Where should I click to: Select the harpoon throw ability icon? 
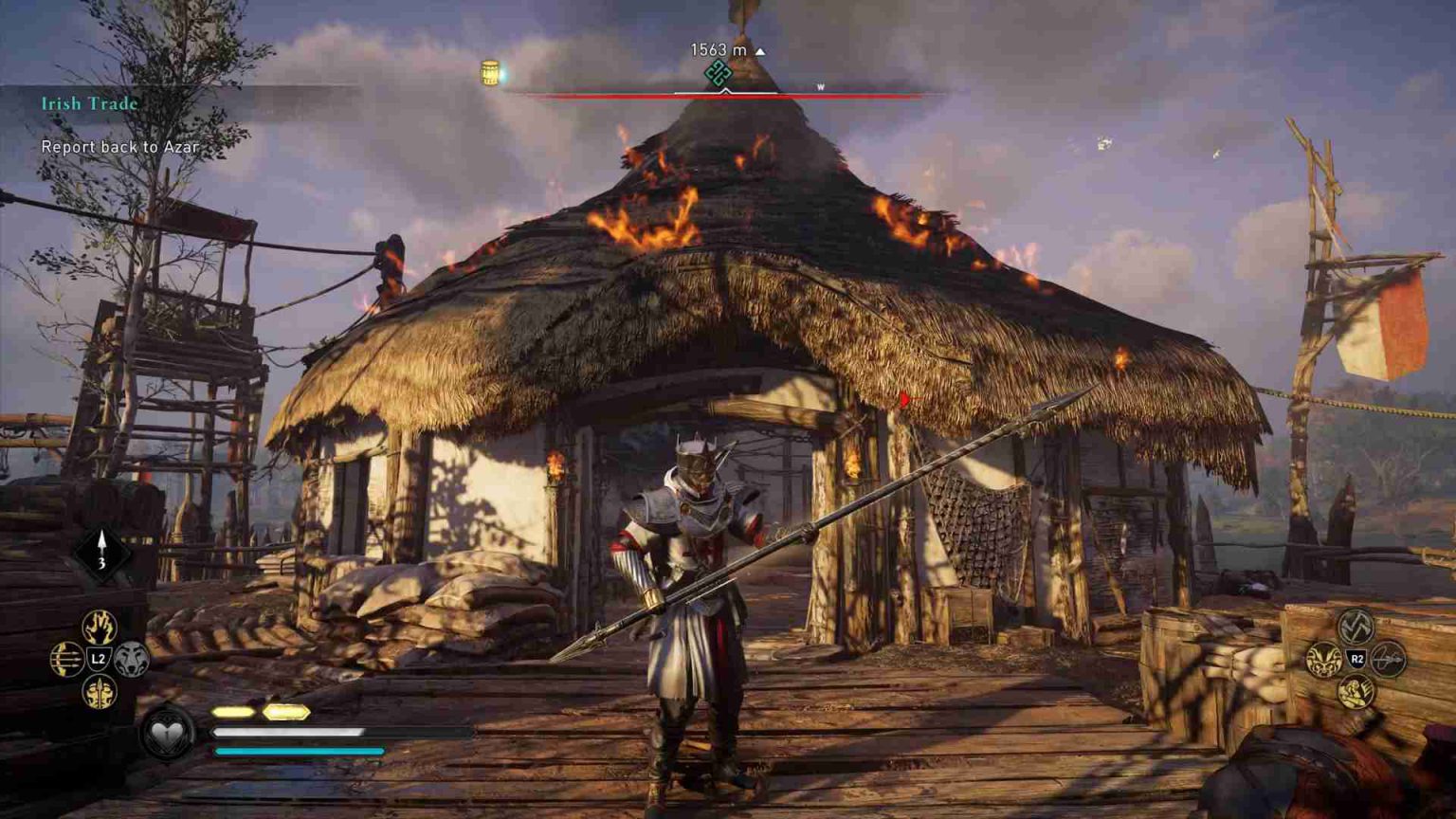[1390, 659]
